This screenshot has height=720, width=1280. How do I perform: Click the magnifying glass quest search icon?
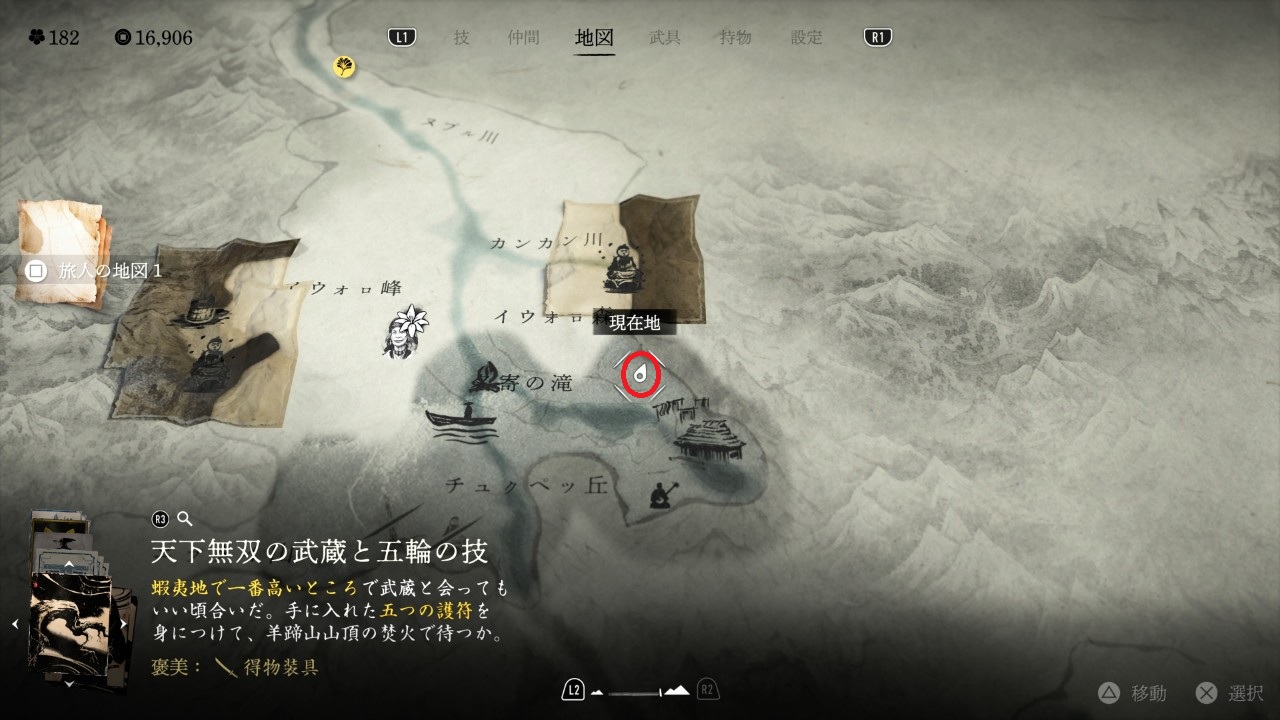tap(184, 519)
